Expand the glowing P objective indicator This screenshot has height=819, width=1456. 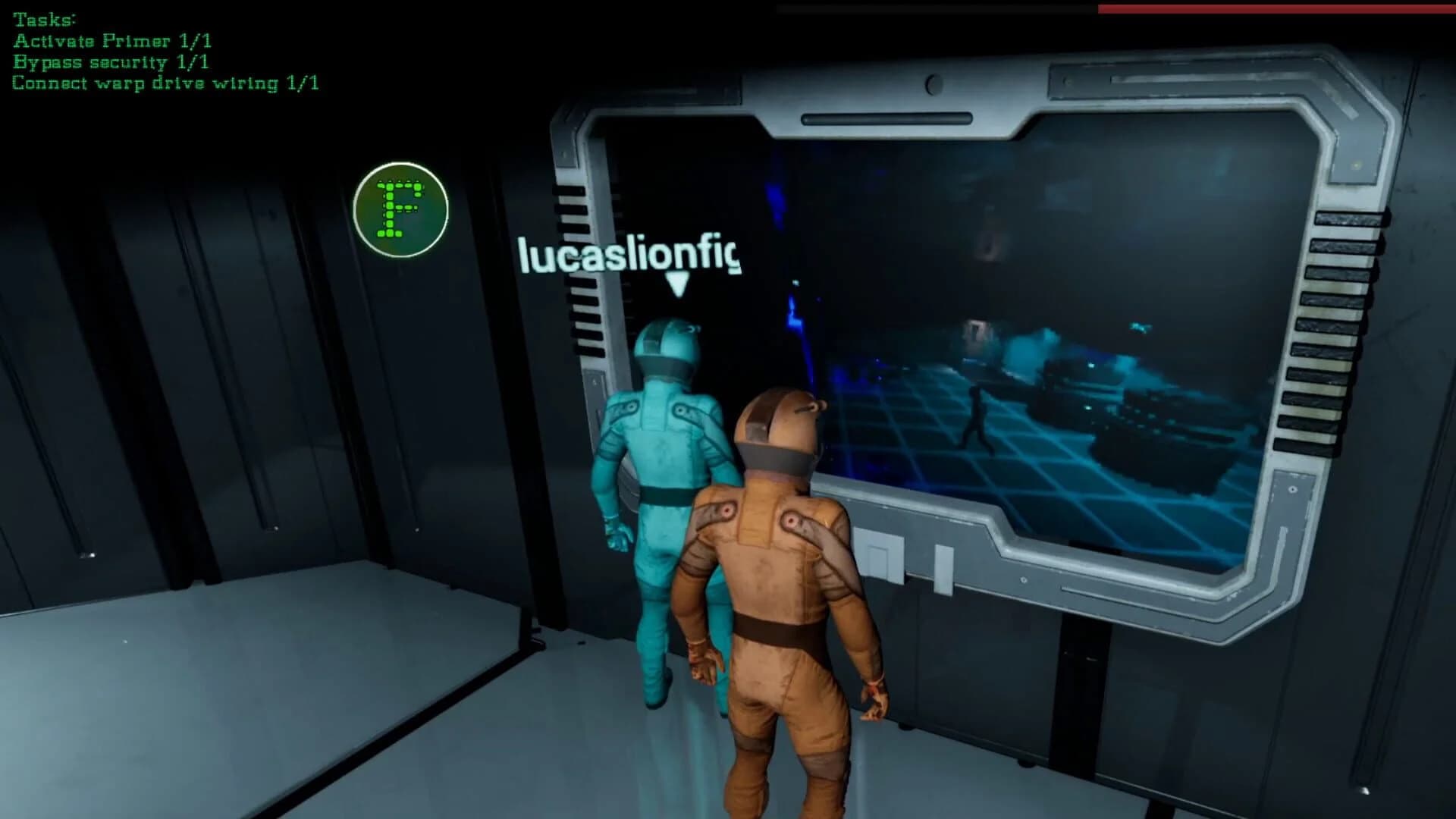point(399,211)
